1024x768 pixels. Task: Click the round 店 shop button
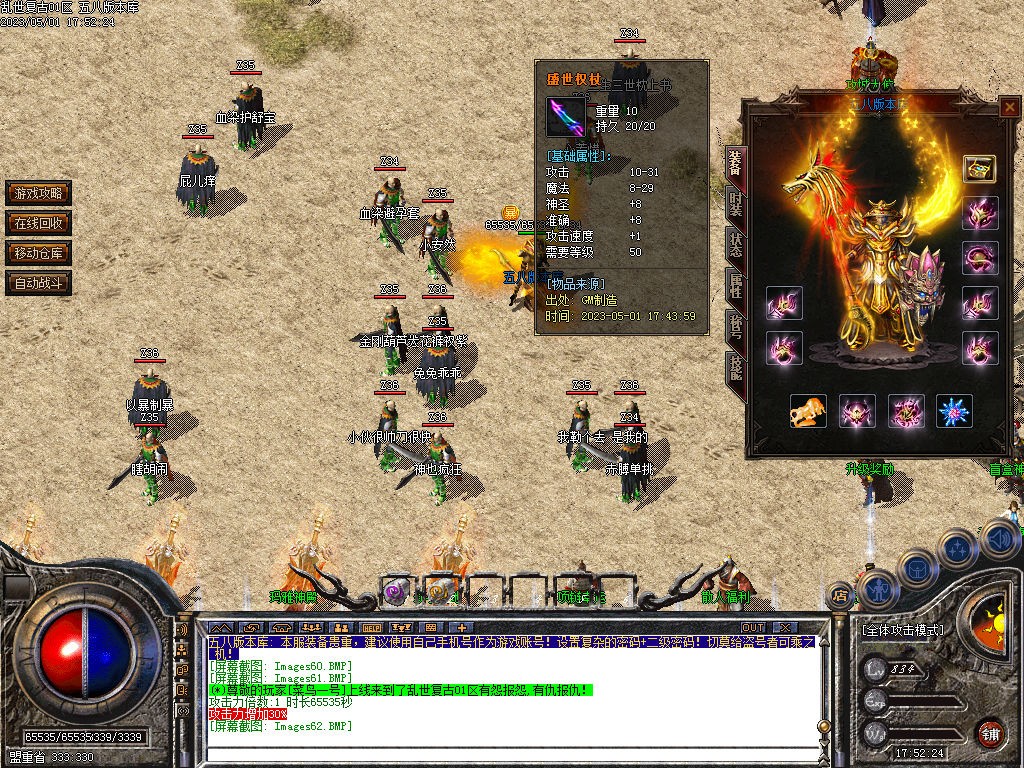click(840, 596)
